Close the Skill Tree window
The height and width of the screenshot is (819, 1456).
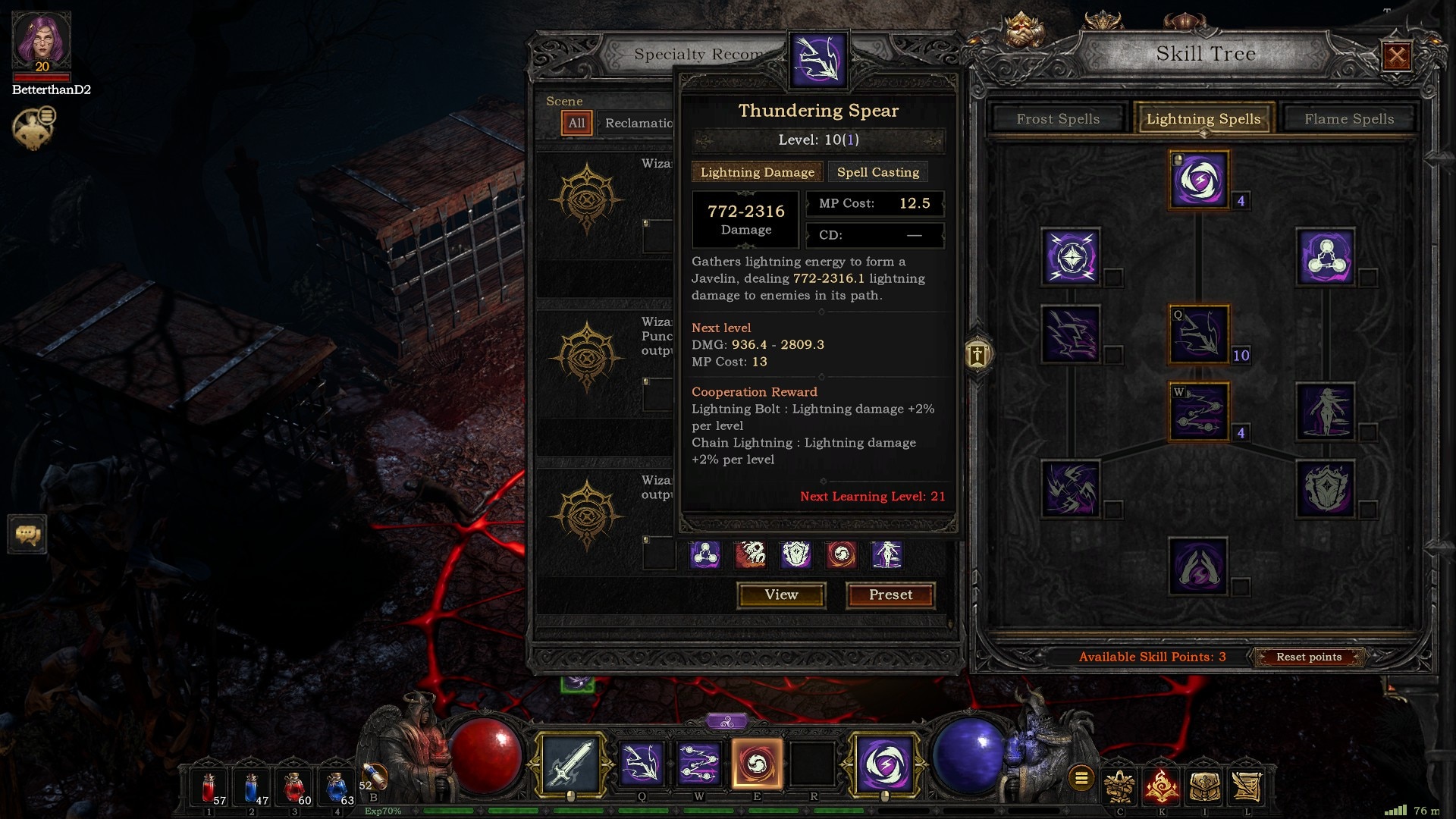[1397, 55]
